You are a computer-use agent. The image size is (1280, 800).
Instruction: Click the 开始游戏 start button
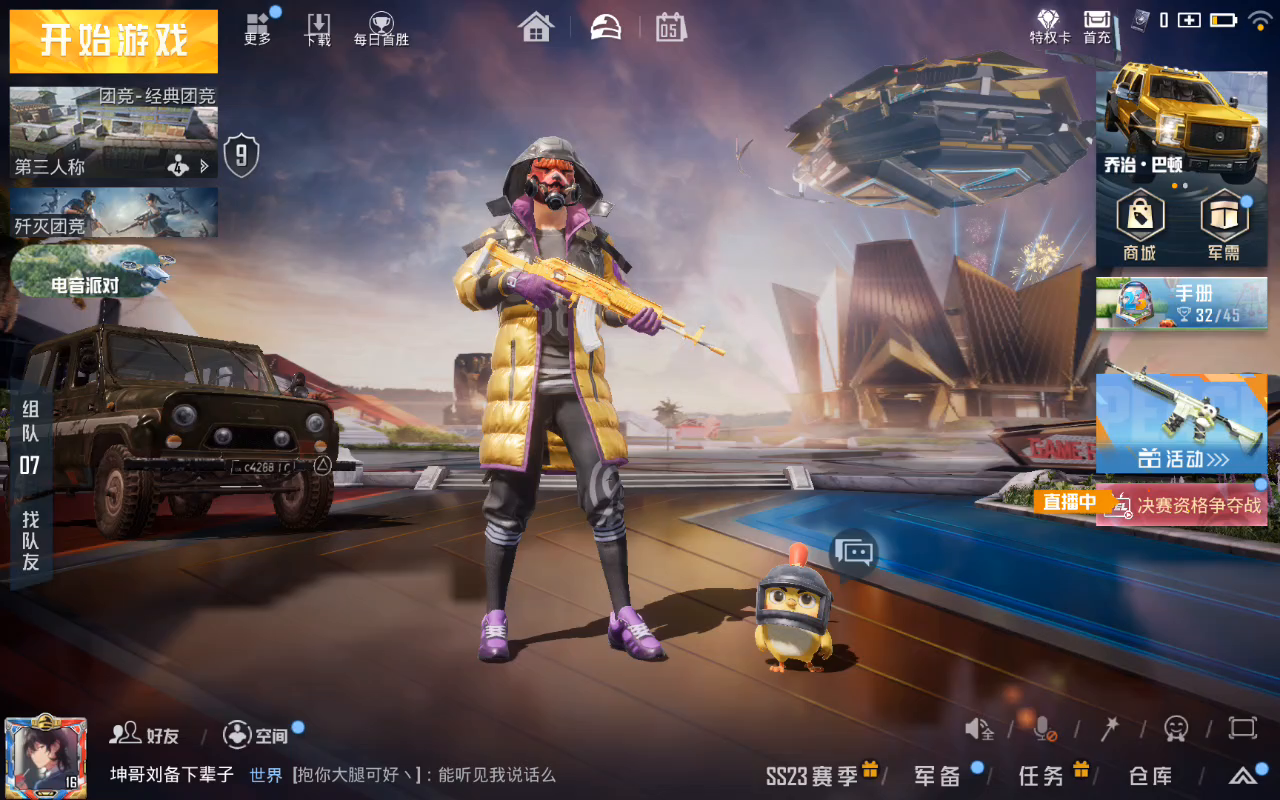114,41
